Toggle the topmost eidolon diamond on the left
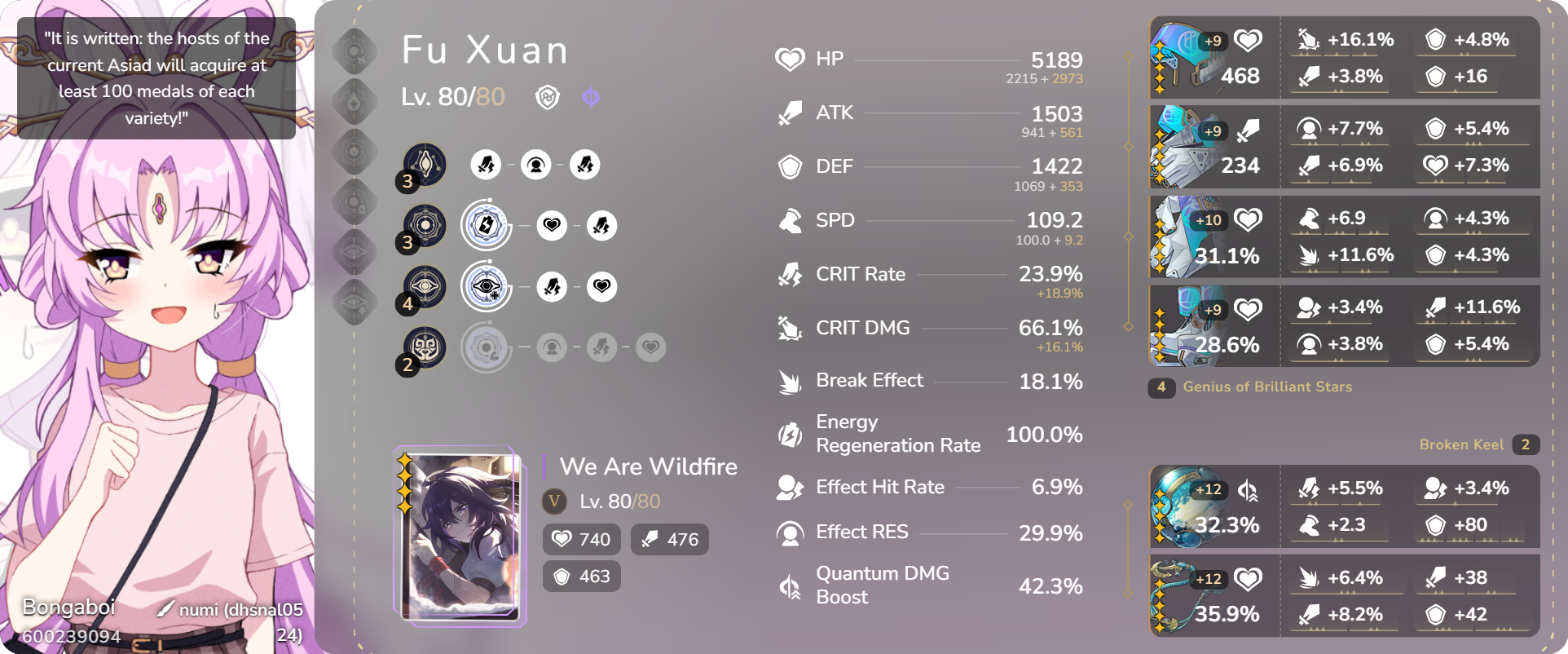The height and width of the screenshot is (654, 1568). (x=355, y=51)
